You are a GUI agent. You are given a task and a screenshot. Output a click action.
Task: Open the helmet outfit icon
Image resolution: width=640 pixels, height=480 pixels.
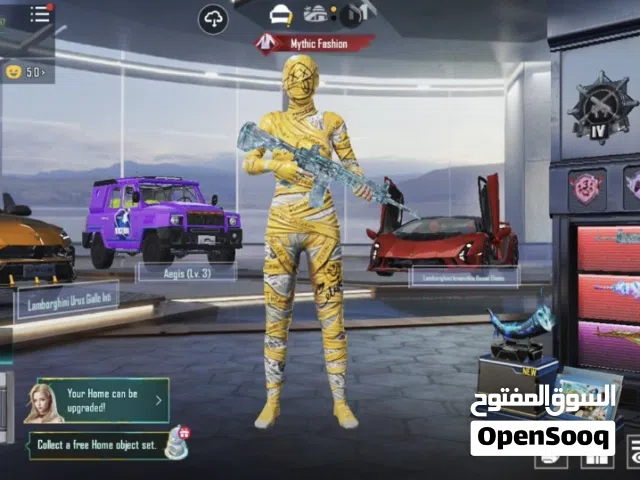click(281, 15)
